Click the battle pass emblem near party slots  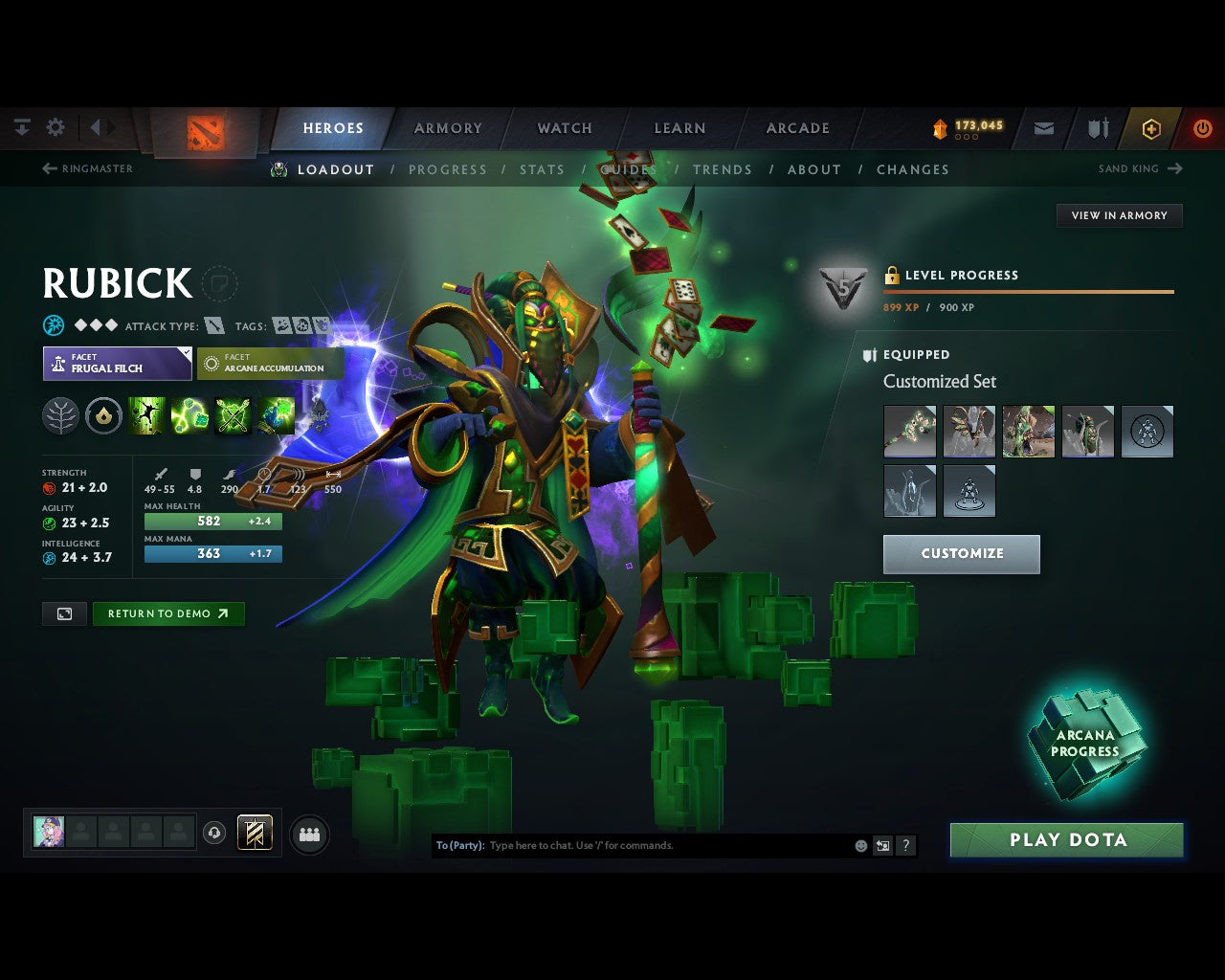click(256, 833)
